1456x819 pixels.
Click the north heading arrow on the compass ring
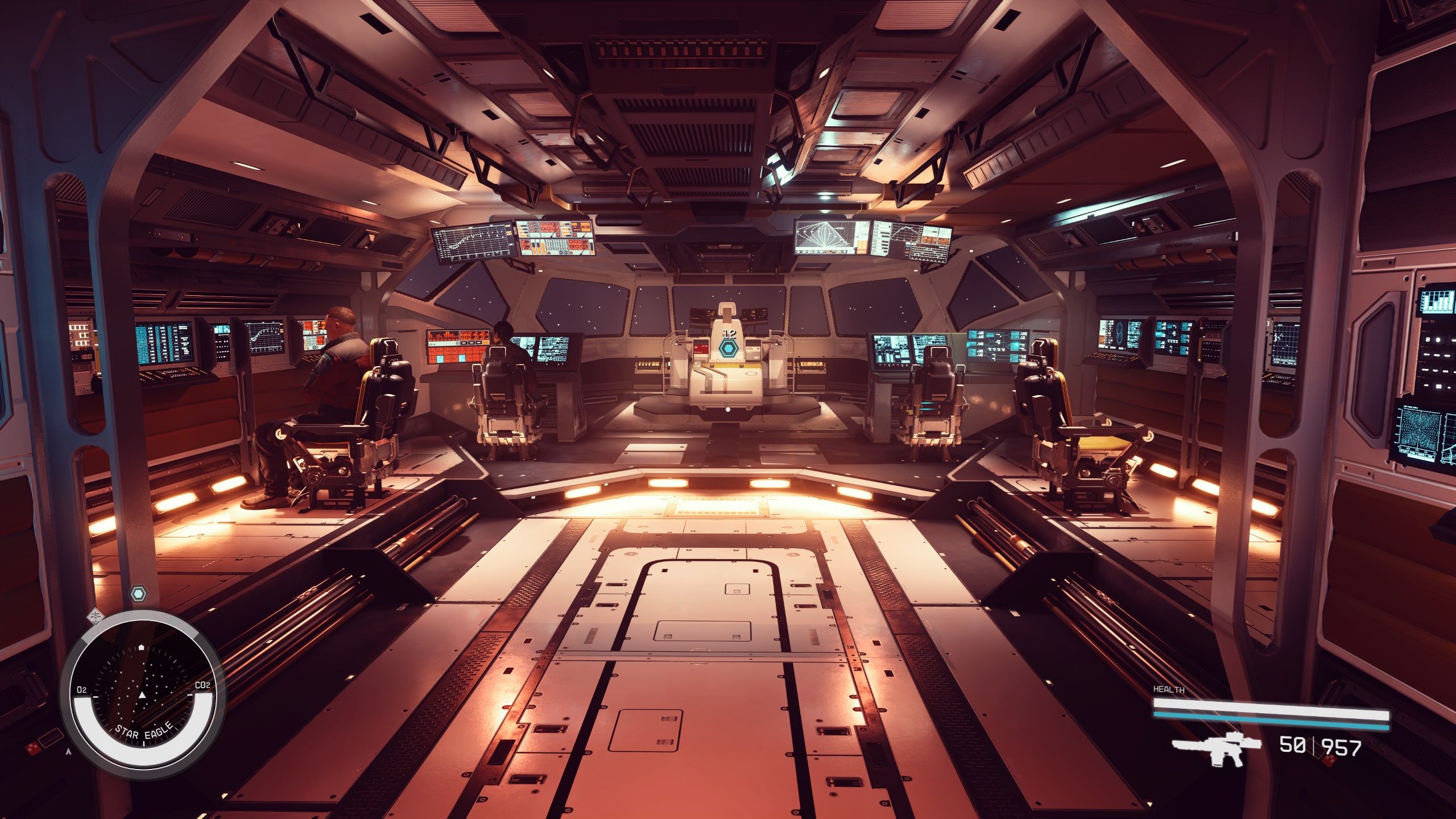140,647
